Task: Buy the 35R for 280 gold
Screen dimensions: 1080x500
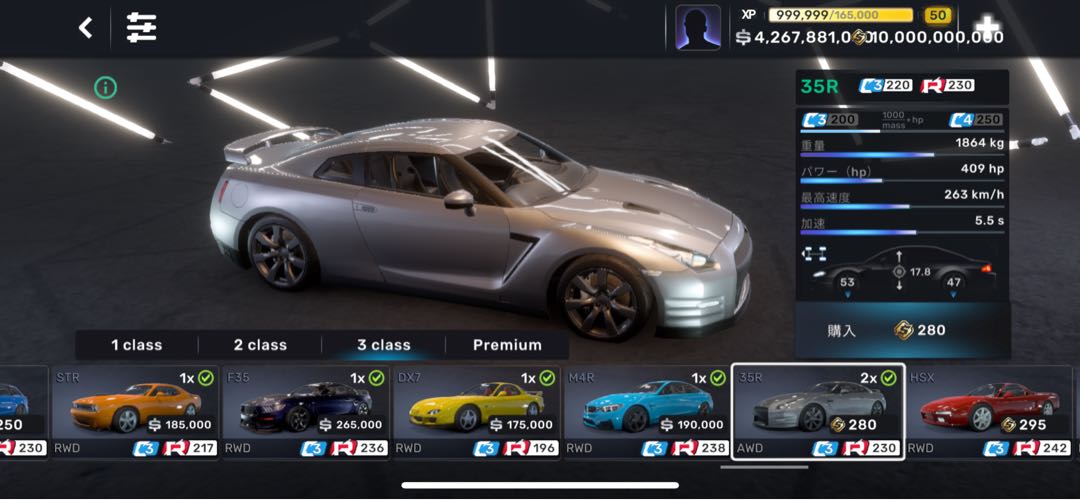Action: [x=902, y=330]
